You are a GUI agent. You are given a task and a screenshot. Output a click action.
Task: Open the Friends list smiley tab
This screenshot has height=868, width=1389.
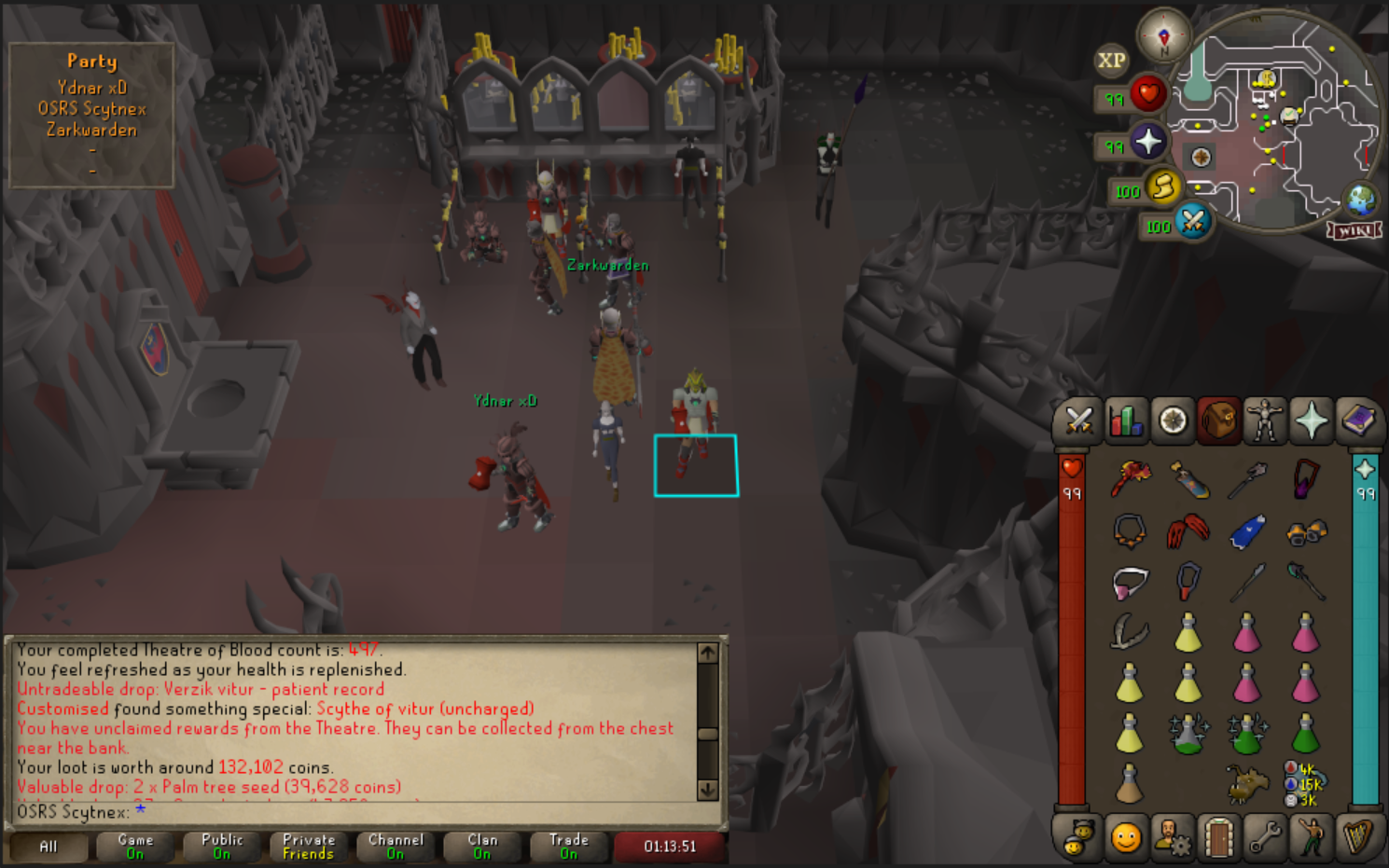point(1126,836)
